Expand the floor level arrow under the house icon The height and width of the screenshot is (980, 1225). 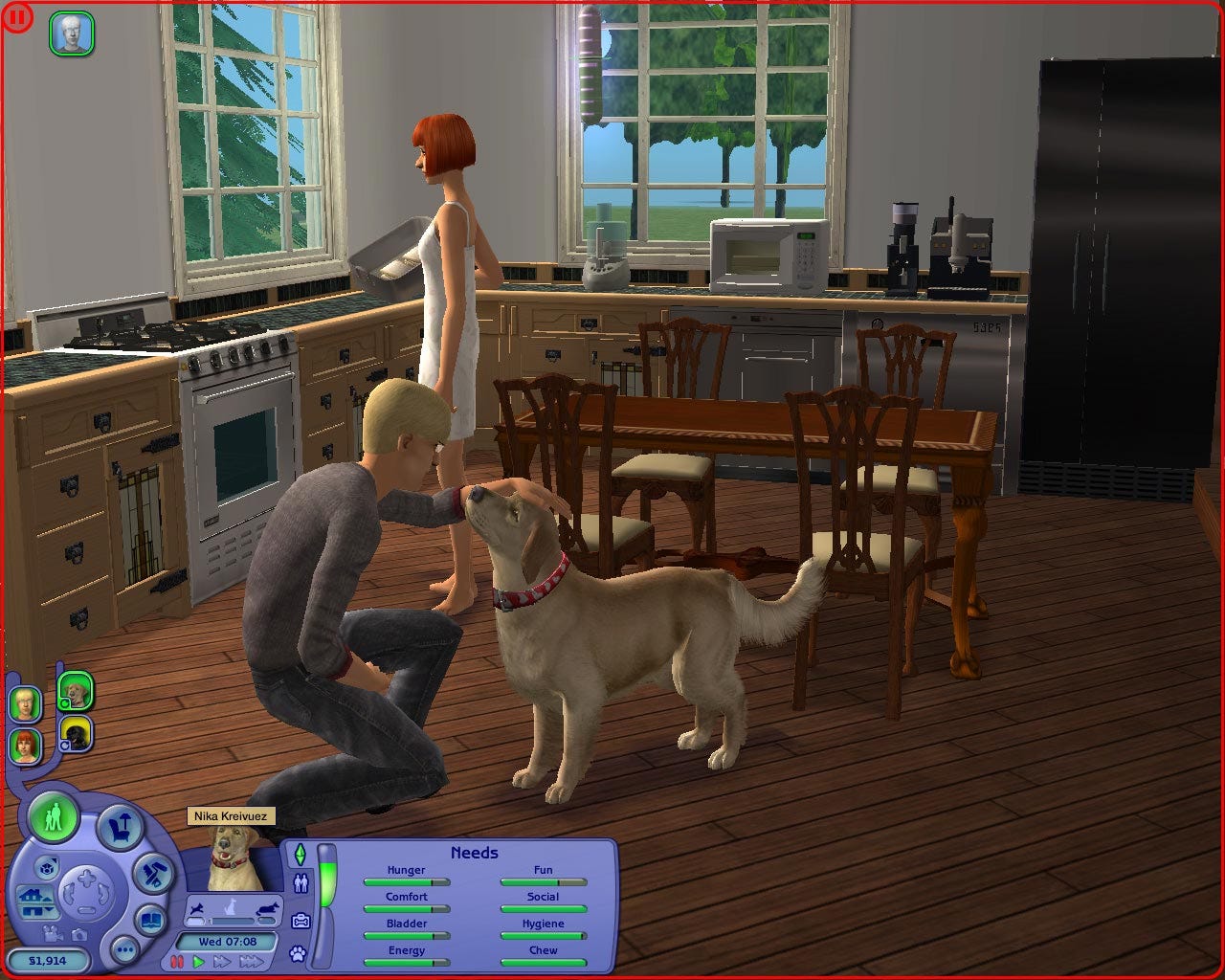pos(48,909)
